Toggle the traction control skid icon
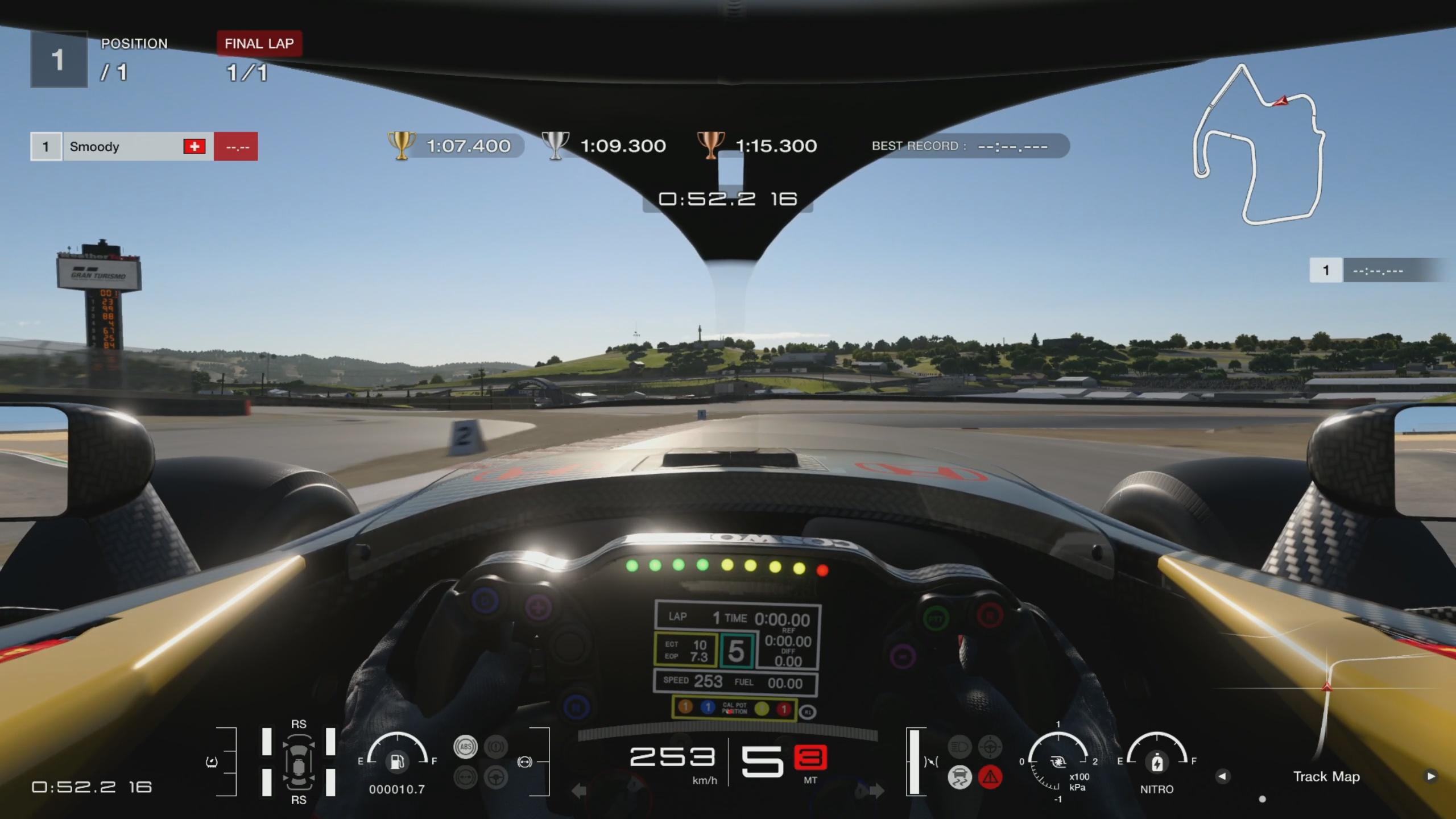This screenshot has width=1456, height=819. pos(959,777)
